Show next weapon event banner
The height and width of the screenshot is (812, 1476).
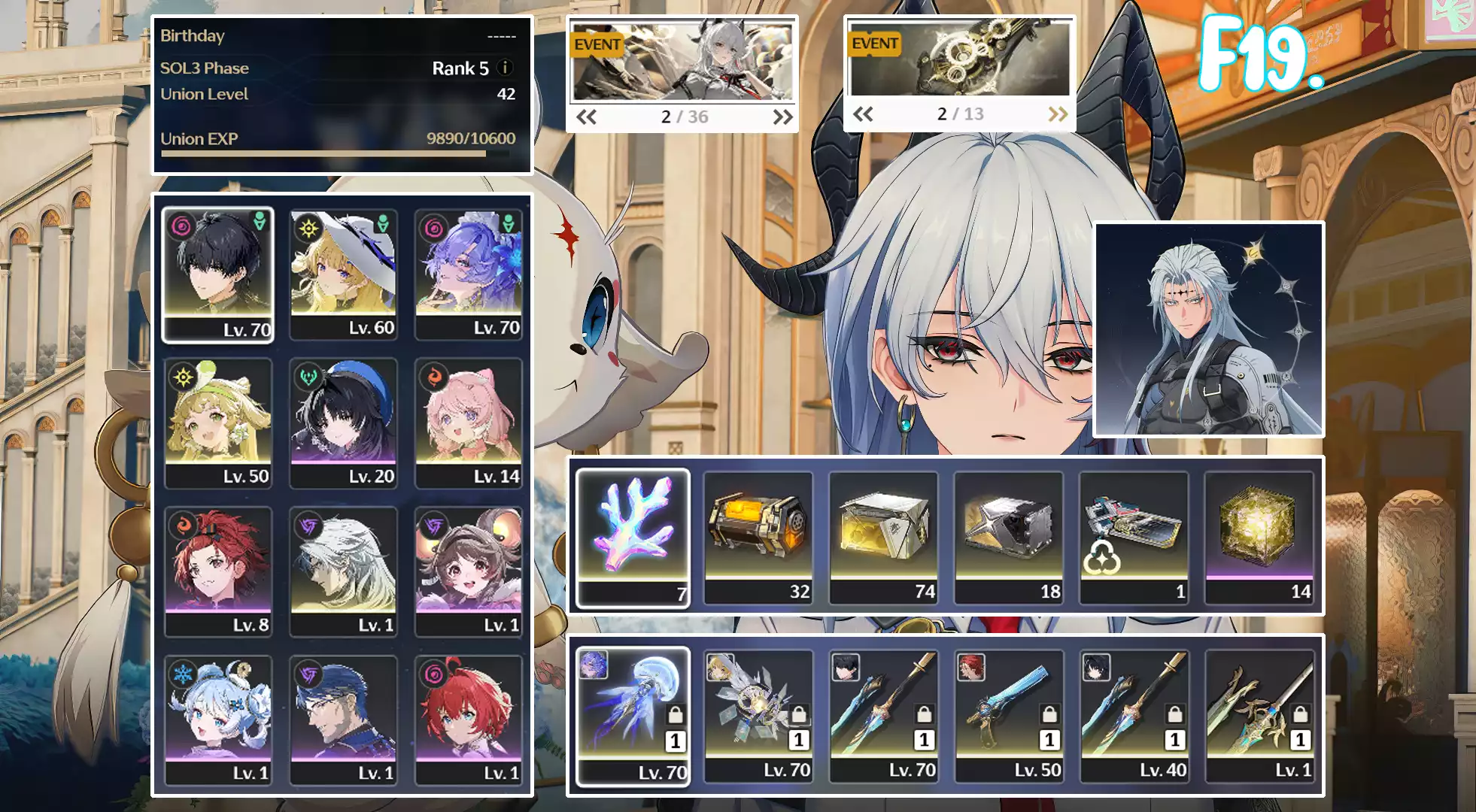[1058, 114]
